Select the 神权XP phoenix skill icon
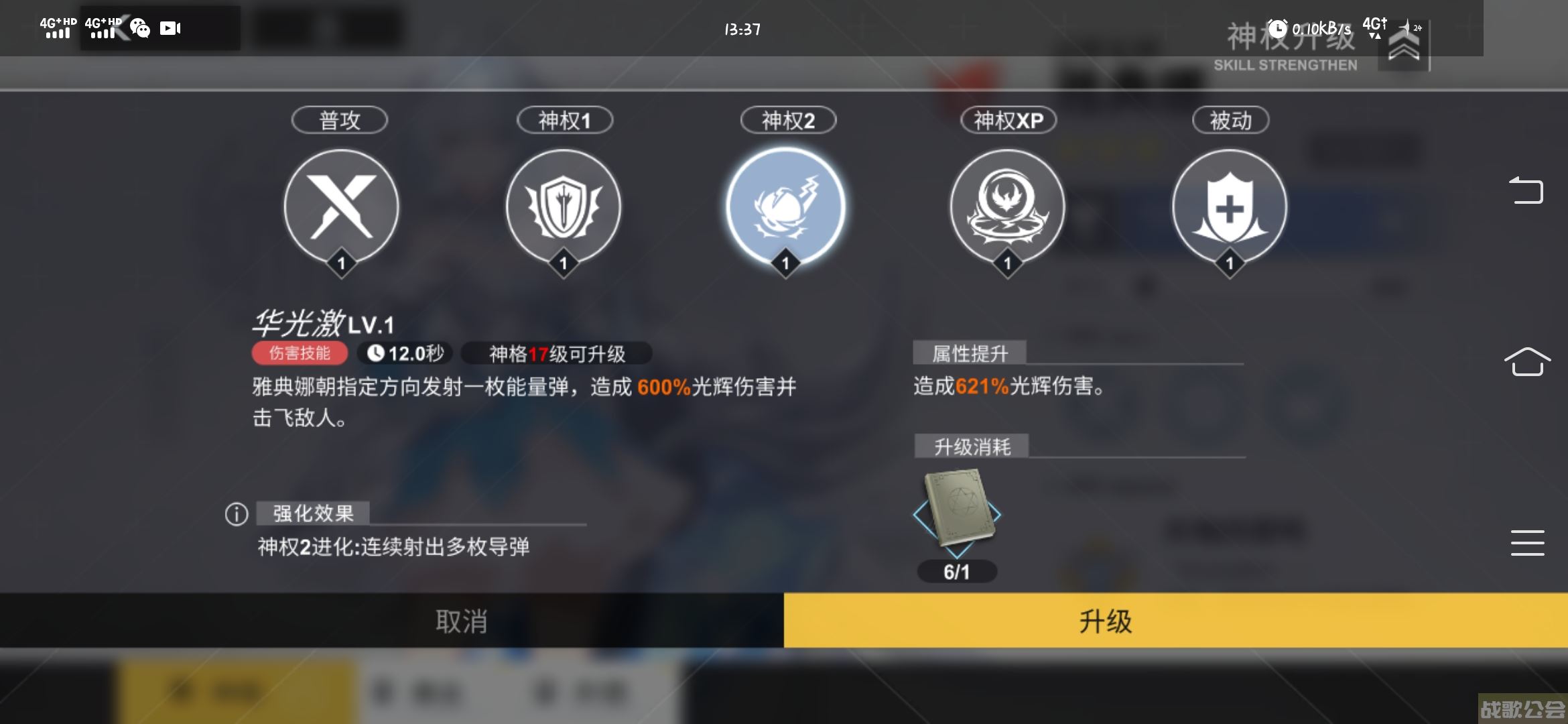 1008,208
